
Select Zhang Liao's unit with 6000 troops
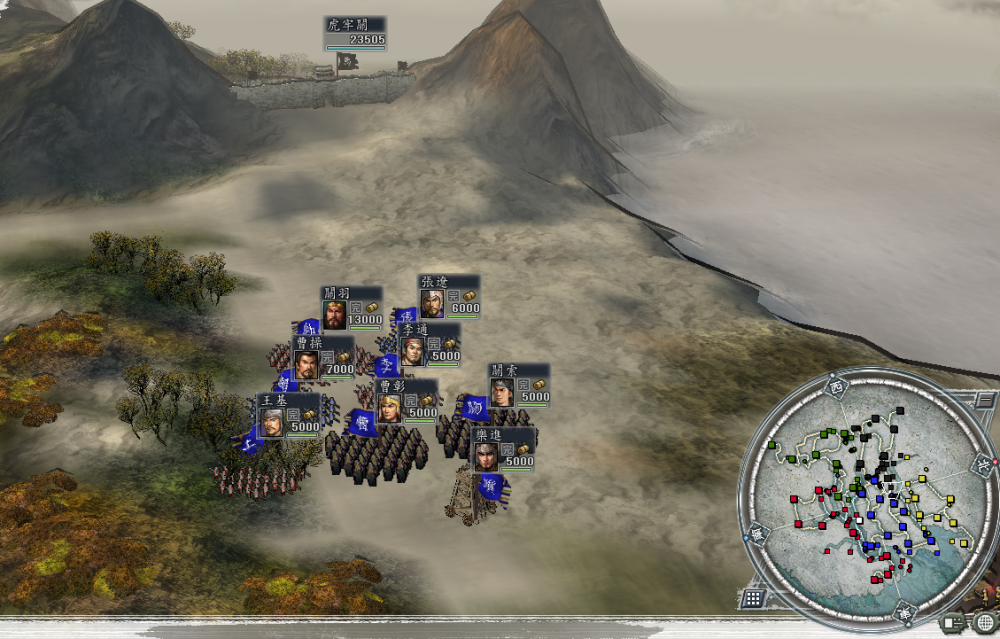(x=449, y=296)
